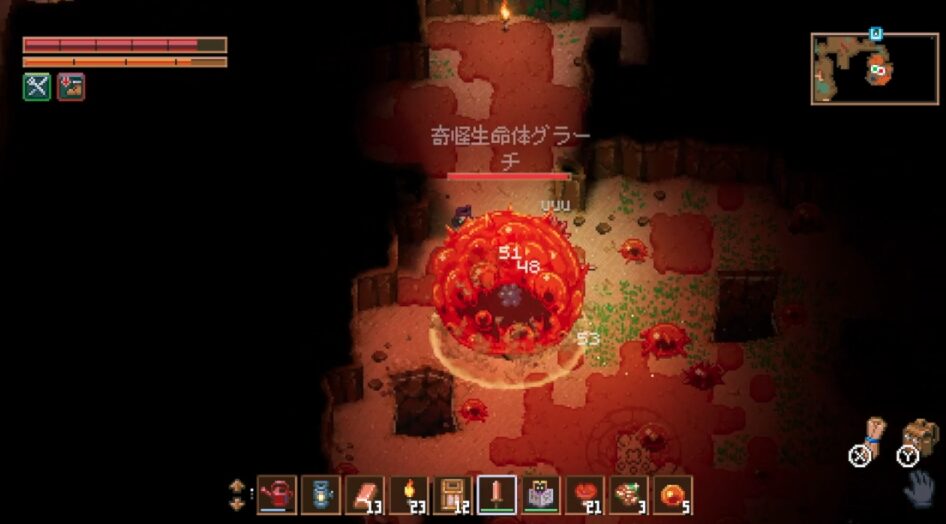Inspect the crossed tools buff icon
946x524 pixels.
coord(37,87)
